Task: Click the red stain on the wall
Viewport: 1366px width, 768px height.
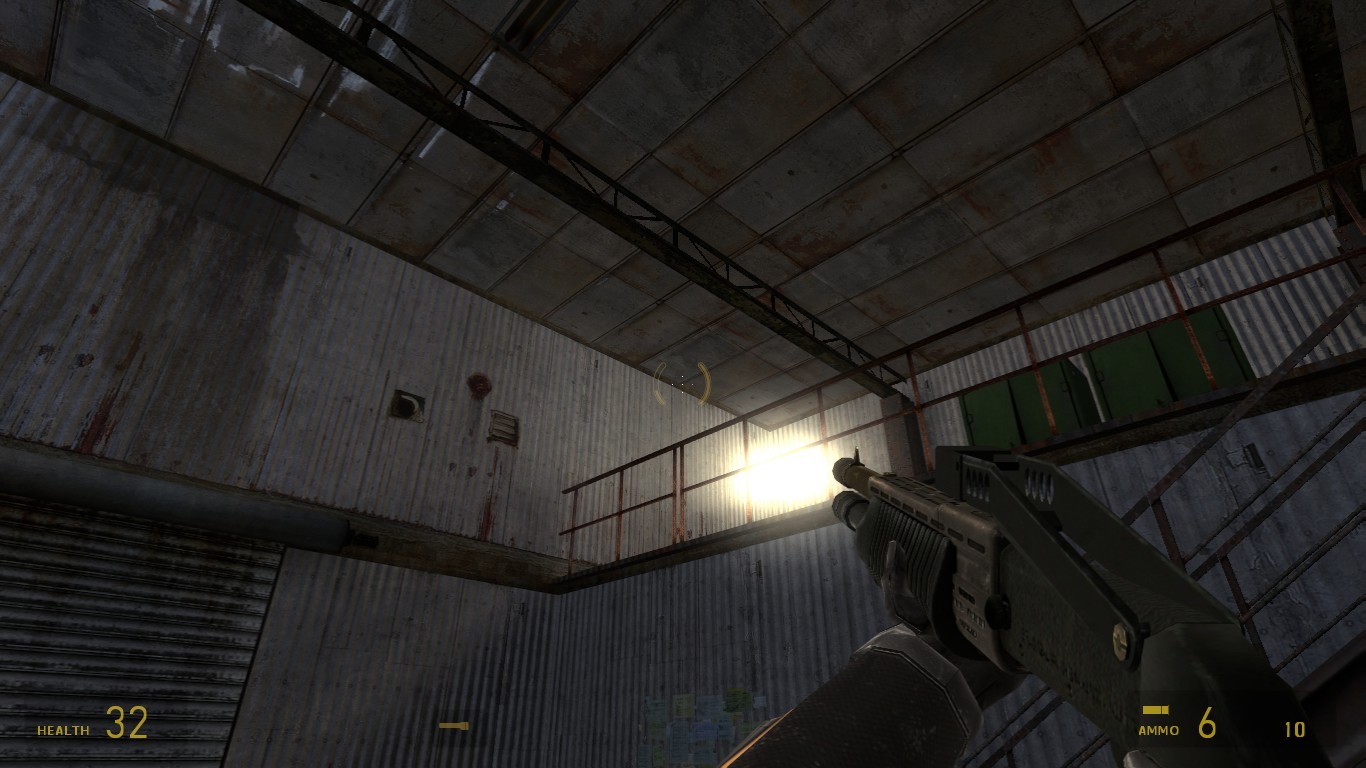Action: click(x=478, y=386)
